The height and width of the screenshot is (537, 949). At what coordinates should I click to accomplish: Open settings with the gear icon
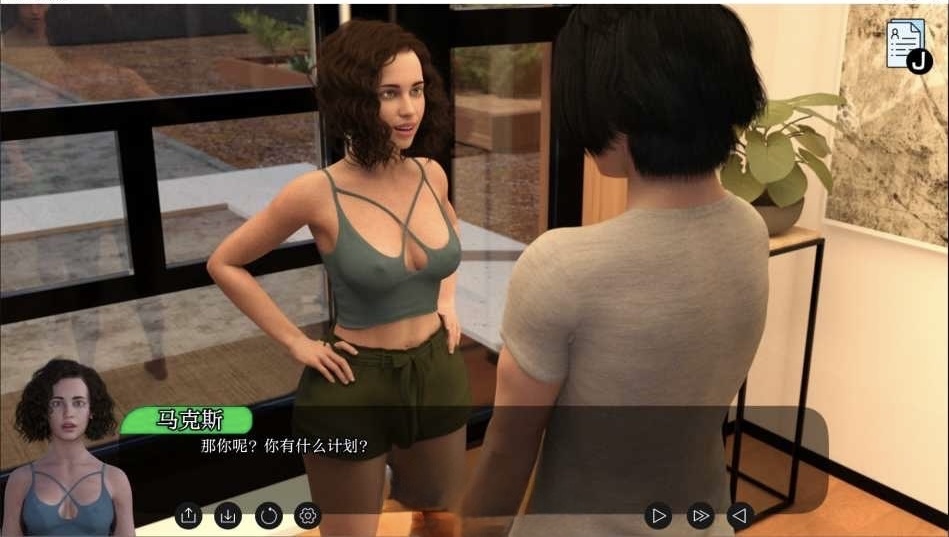point(308,516)
